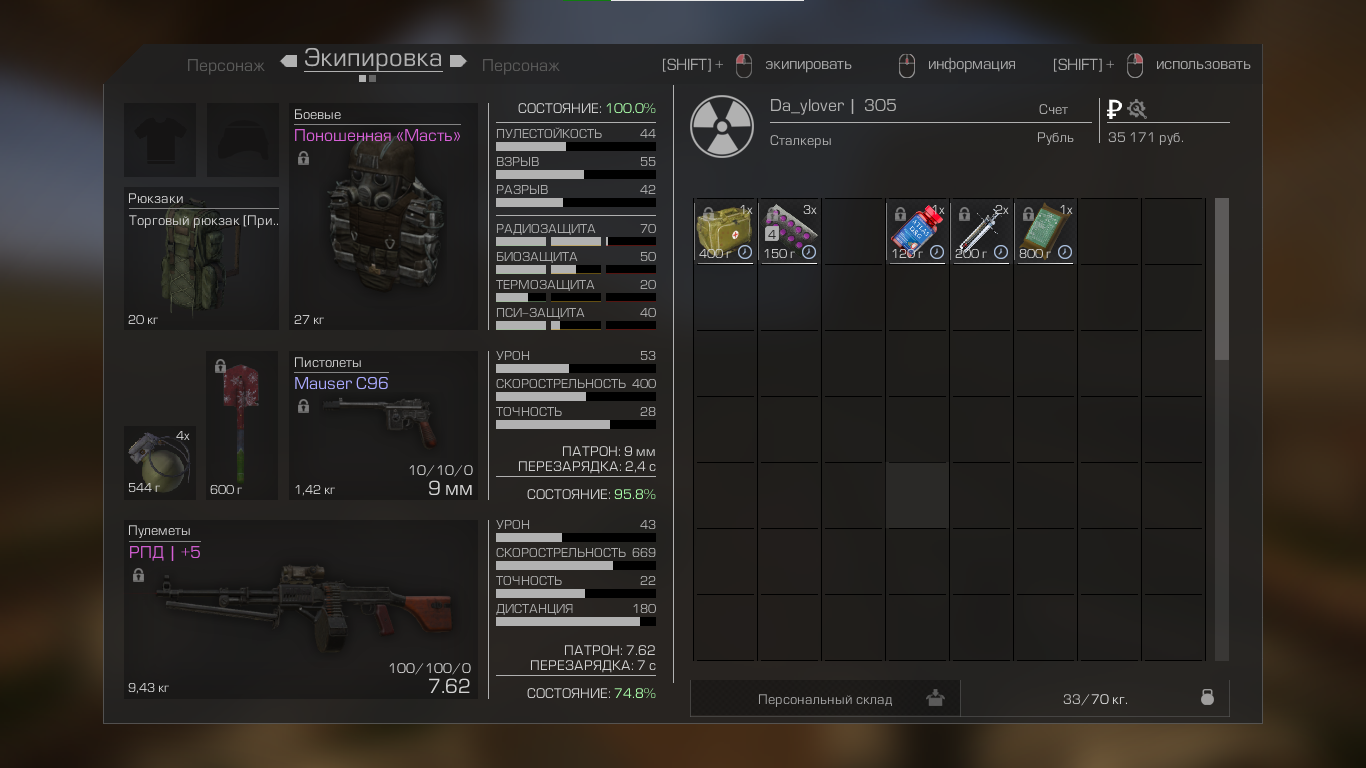Go to previous page with left arrow

289,61
